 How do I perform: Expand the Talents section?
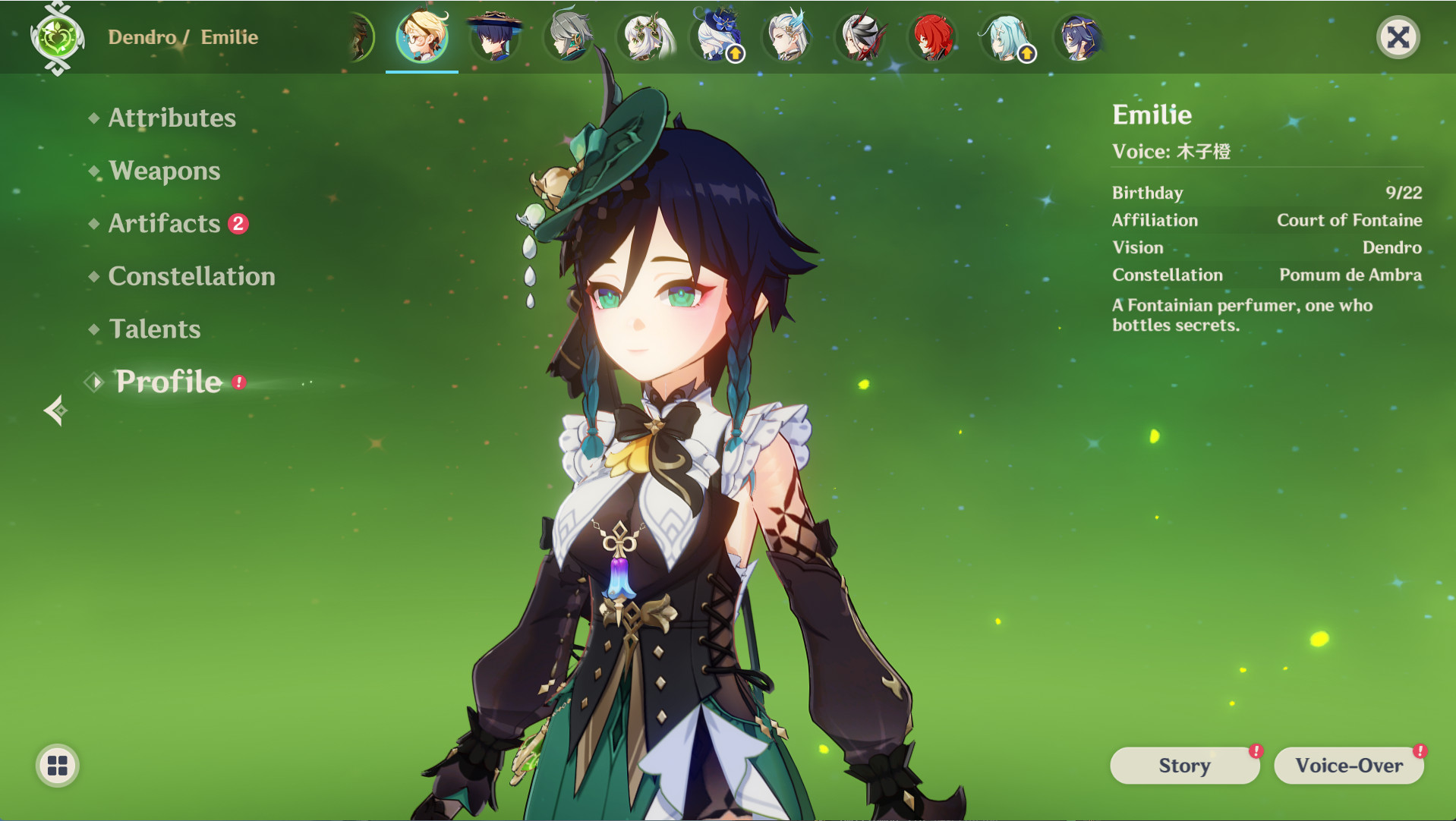154,329
